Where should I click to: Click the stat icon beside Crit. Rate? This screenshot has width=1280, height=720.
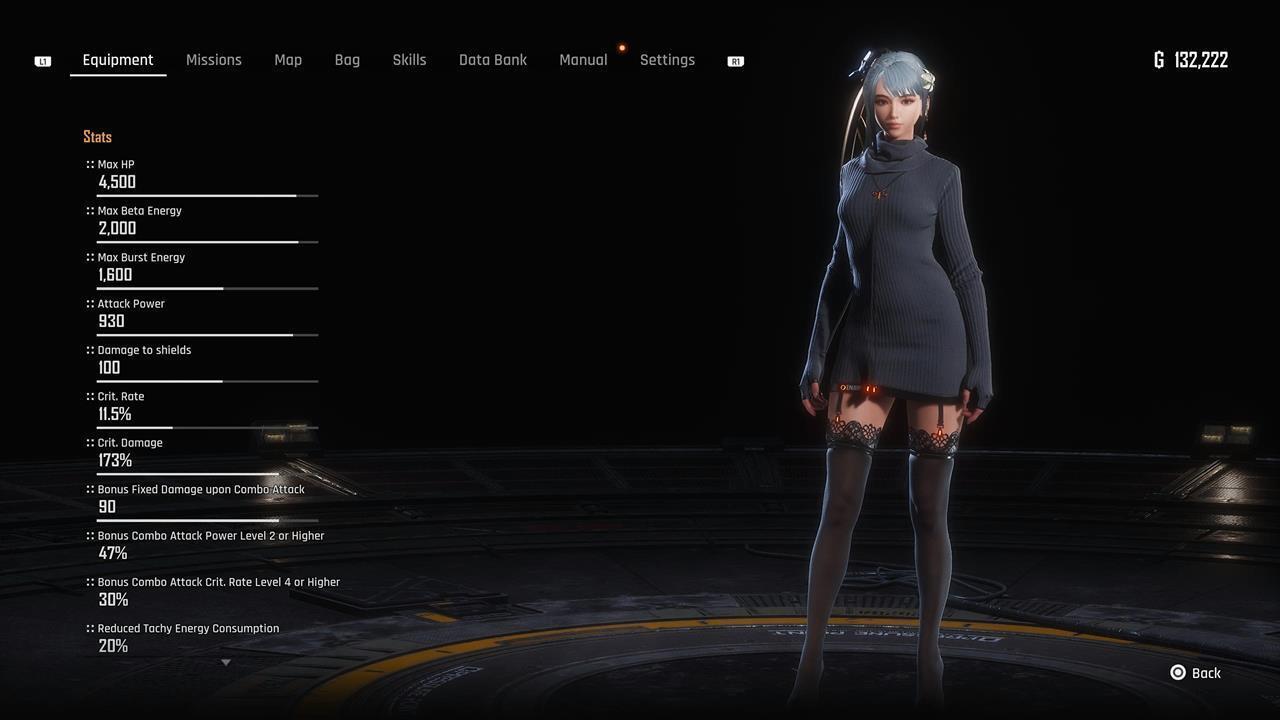(x=88, y=396)
